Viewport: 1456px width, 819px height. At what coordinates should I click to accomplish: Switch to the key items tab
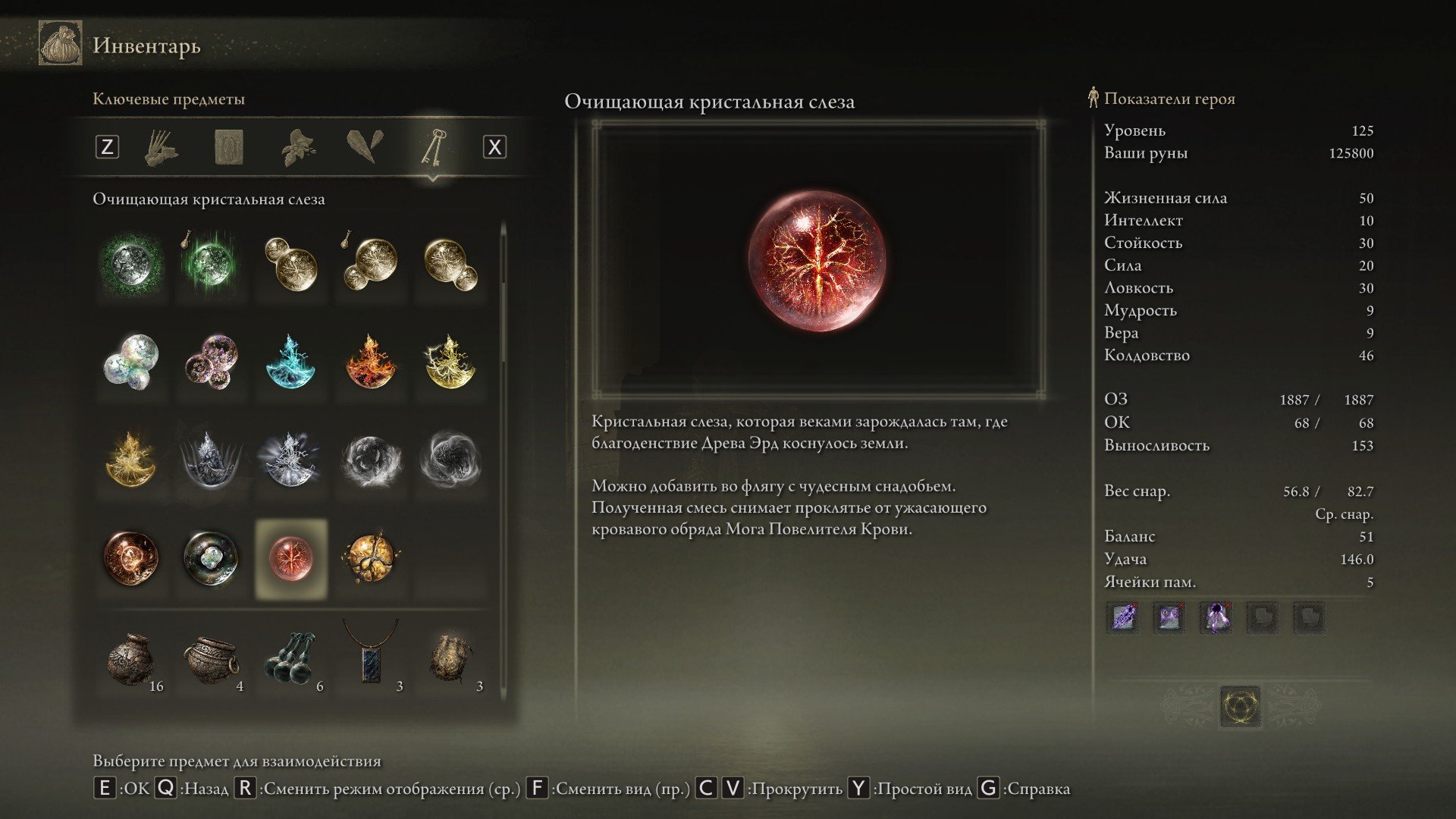[x=433, y=146]
